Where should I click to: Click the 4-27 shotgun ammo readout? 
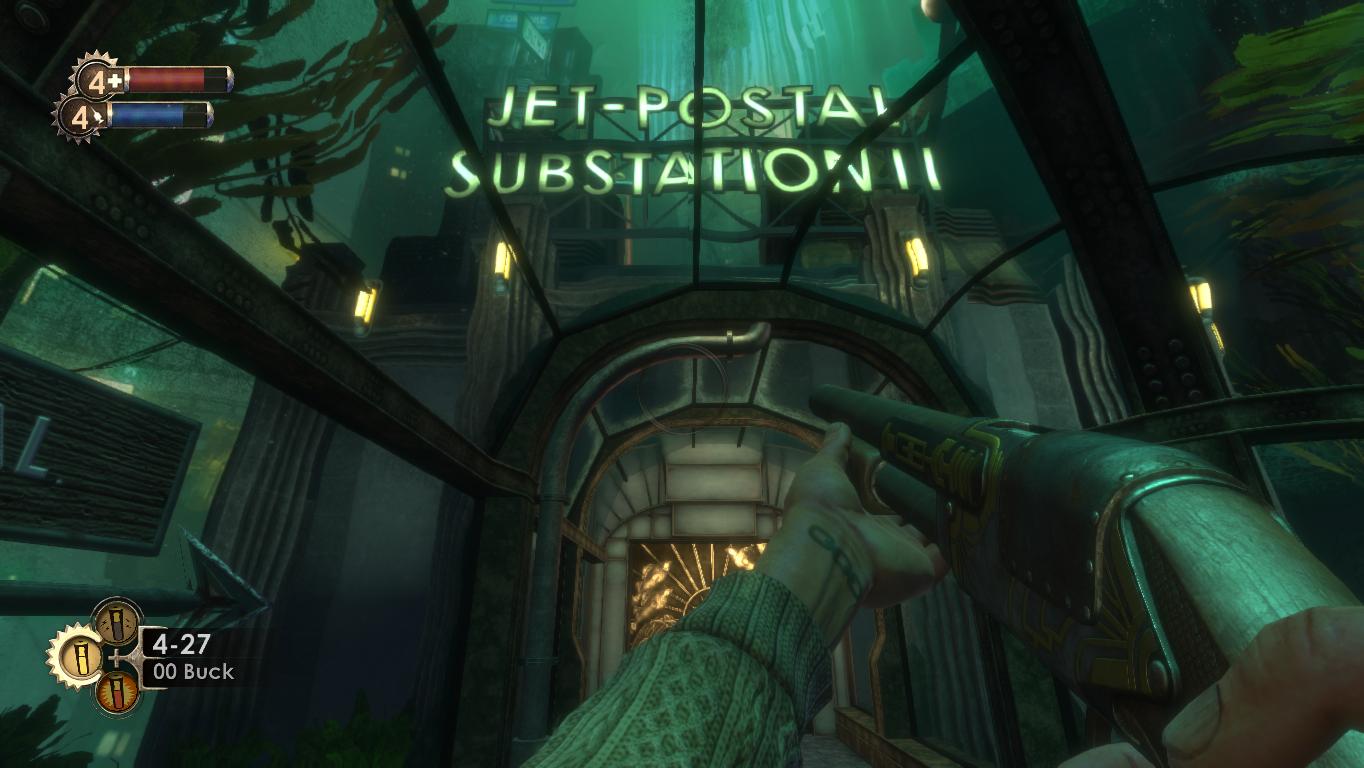pyautogui.click(x=182, y=642)
